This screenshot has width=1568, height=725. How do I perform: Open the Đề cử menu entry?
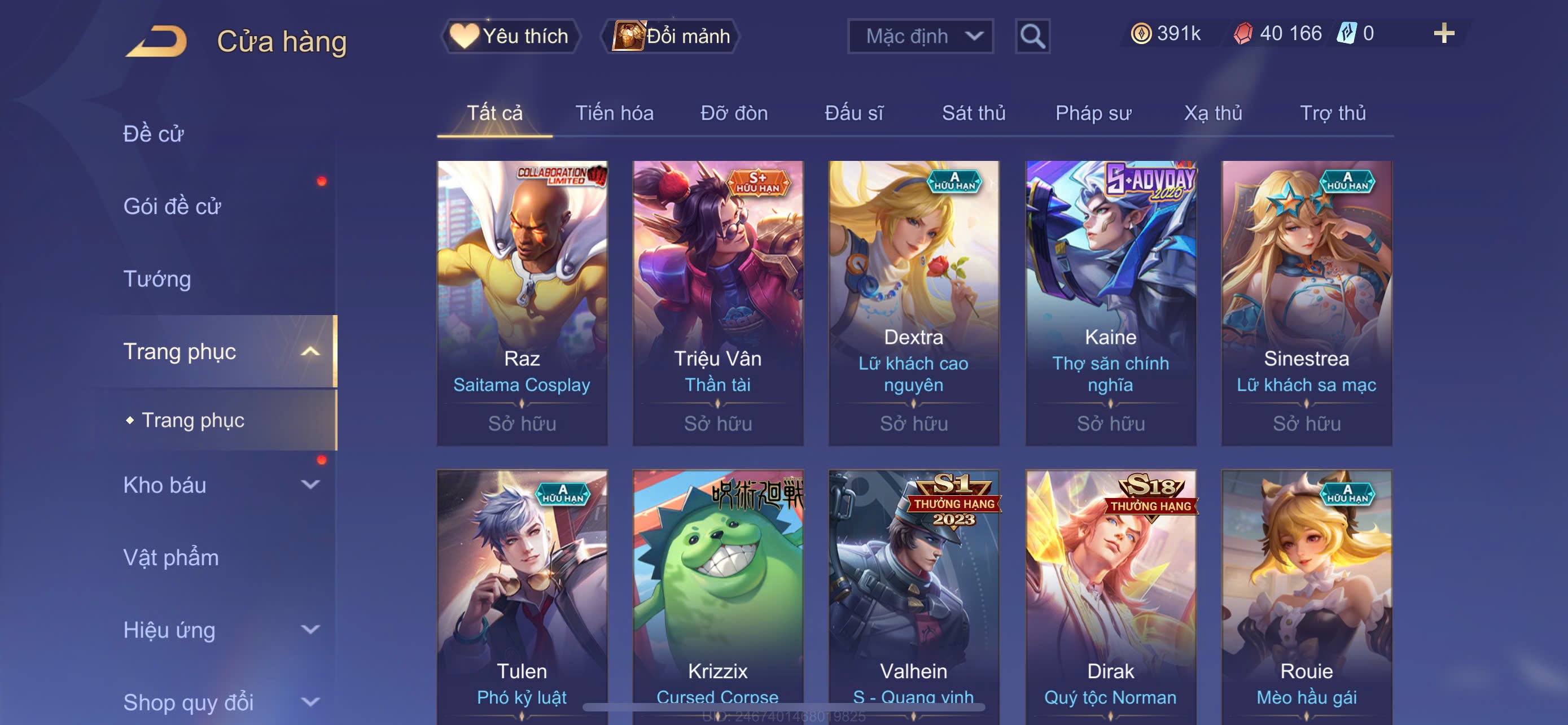click(154, 134)
